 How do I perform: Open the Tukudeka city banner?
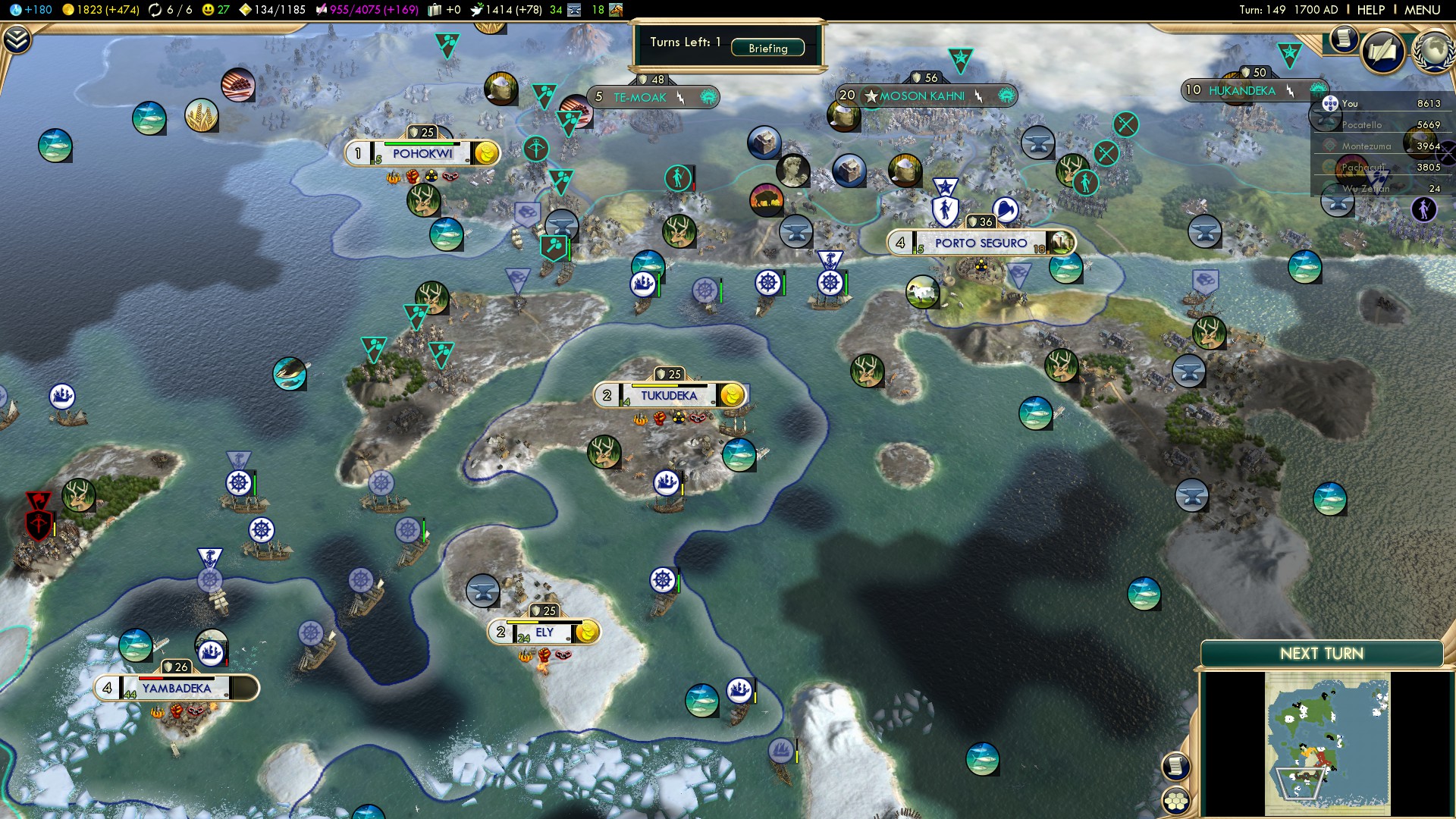pos(668,395)
